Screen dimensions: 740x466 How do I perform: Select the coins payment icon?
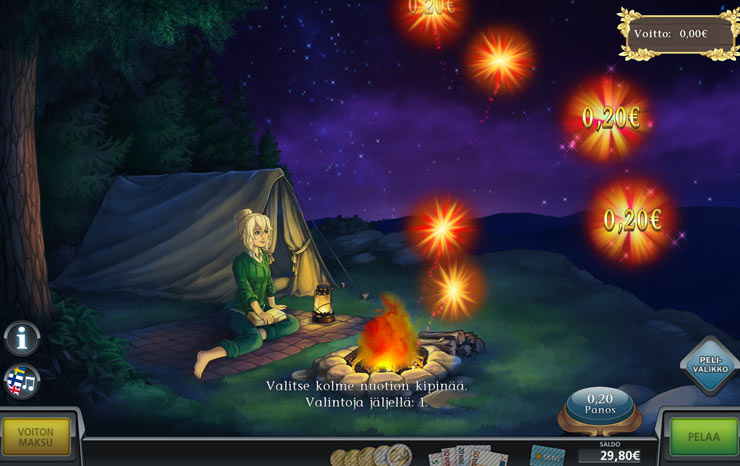click(x=372, y=457)
